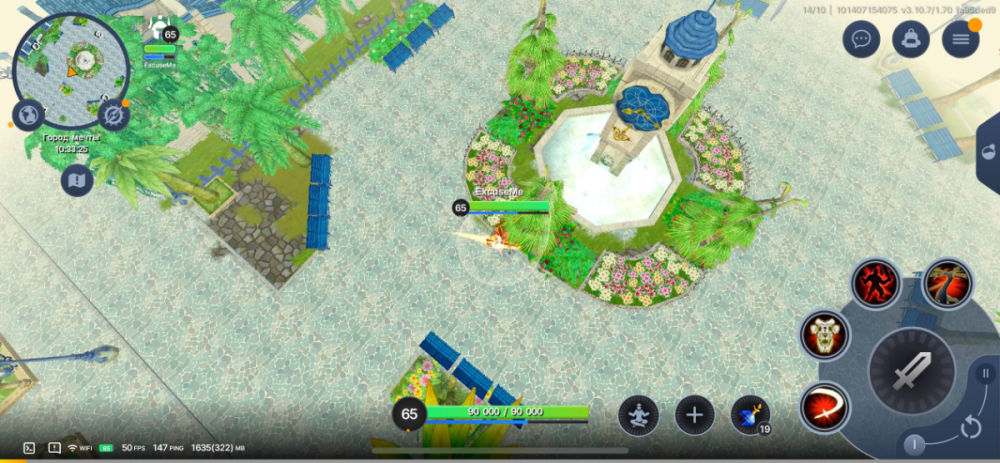The image size is (1000, 463).
Task: Select skill page I
Action: pos(914,444)
